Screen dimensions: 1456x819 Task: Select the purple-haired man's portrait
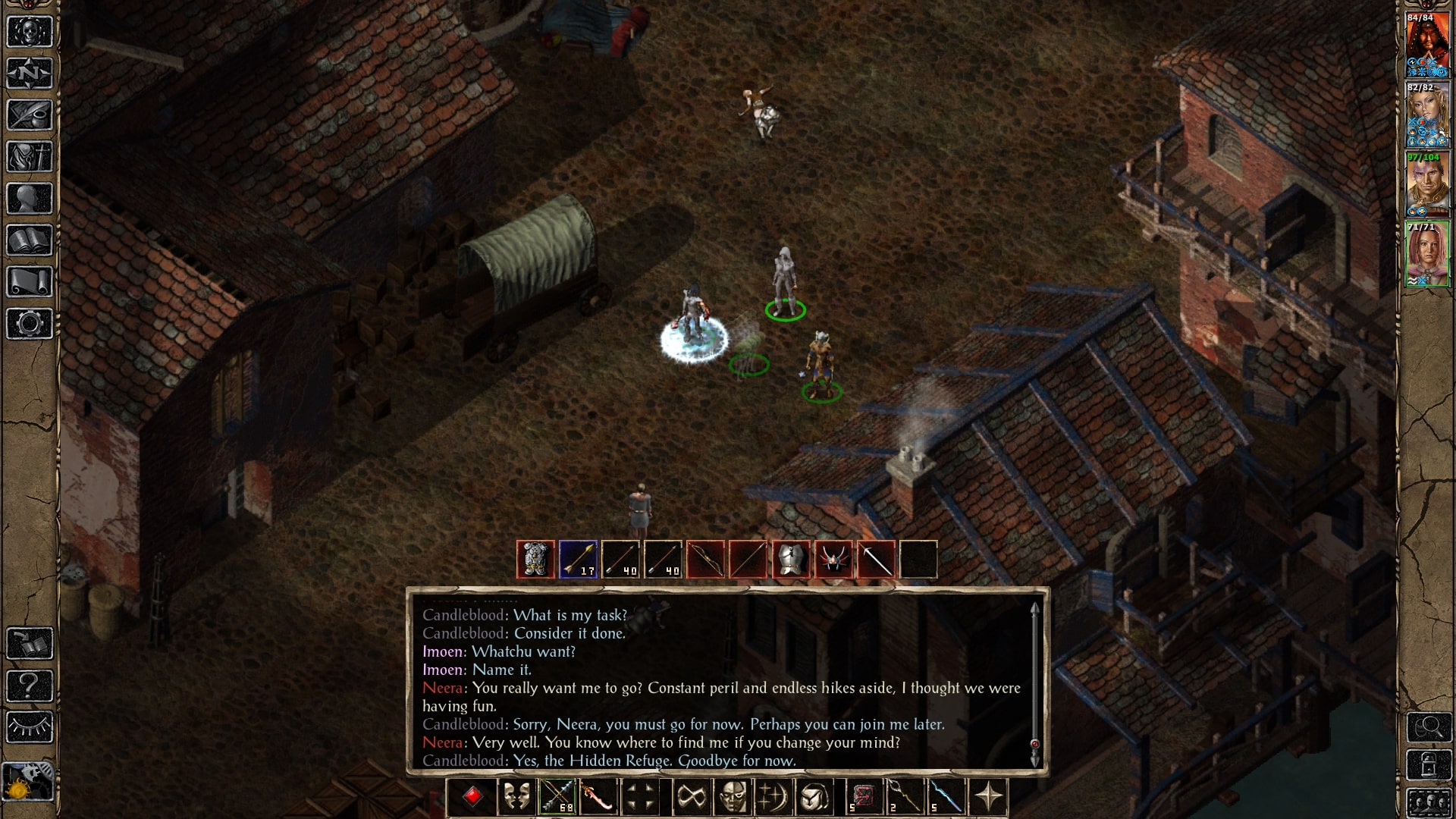[x=1427, y=184]
